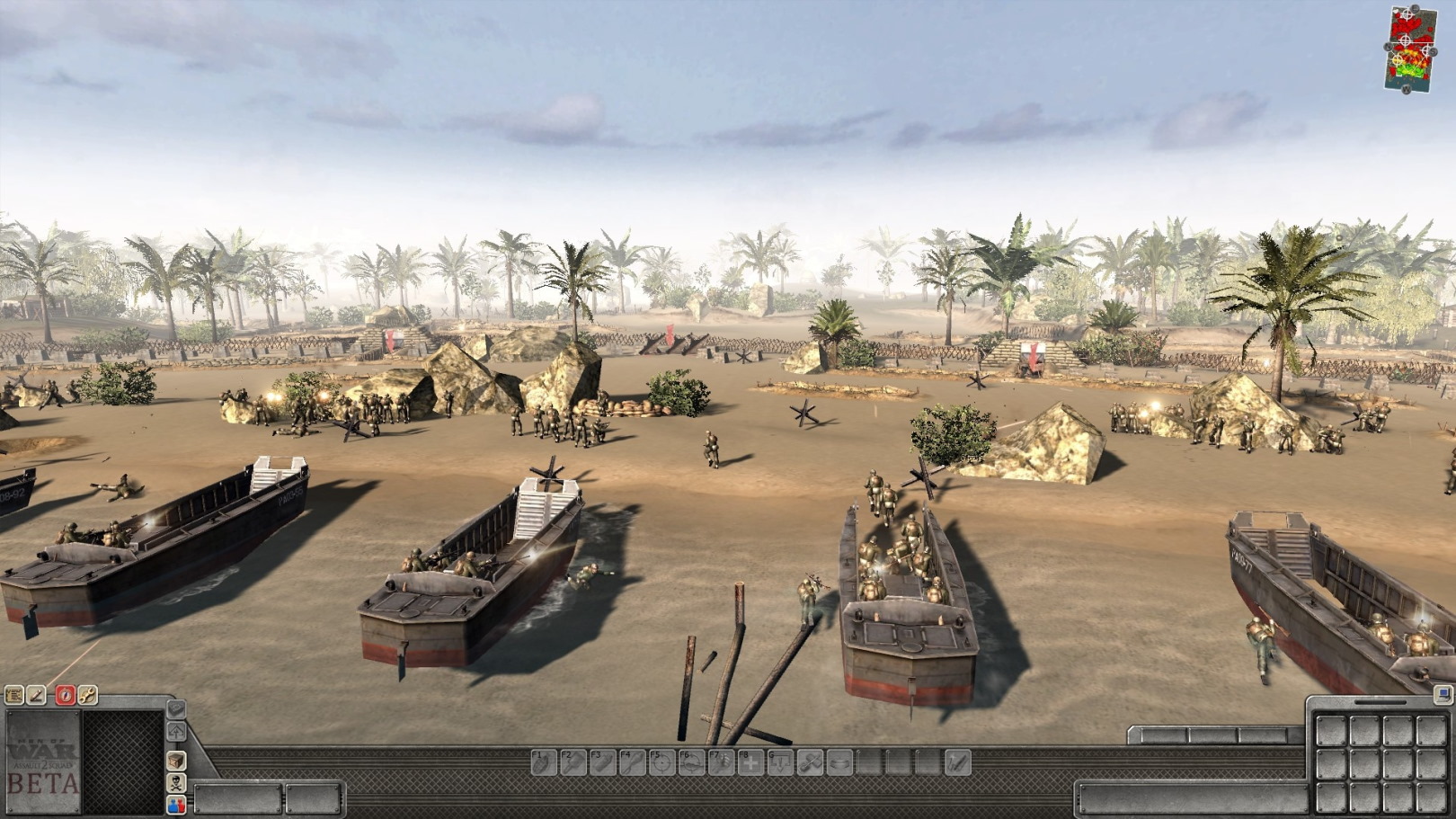Open the blue and red players icon

click(x=176, y=804)
